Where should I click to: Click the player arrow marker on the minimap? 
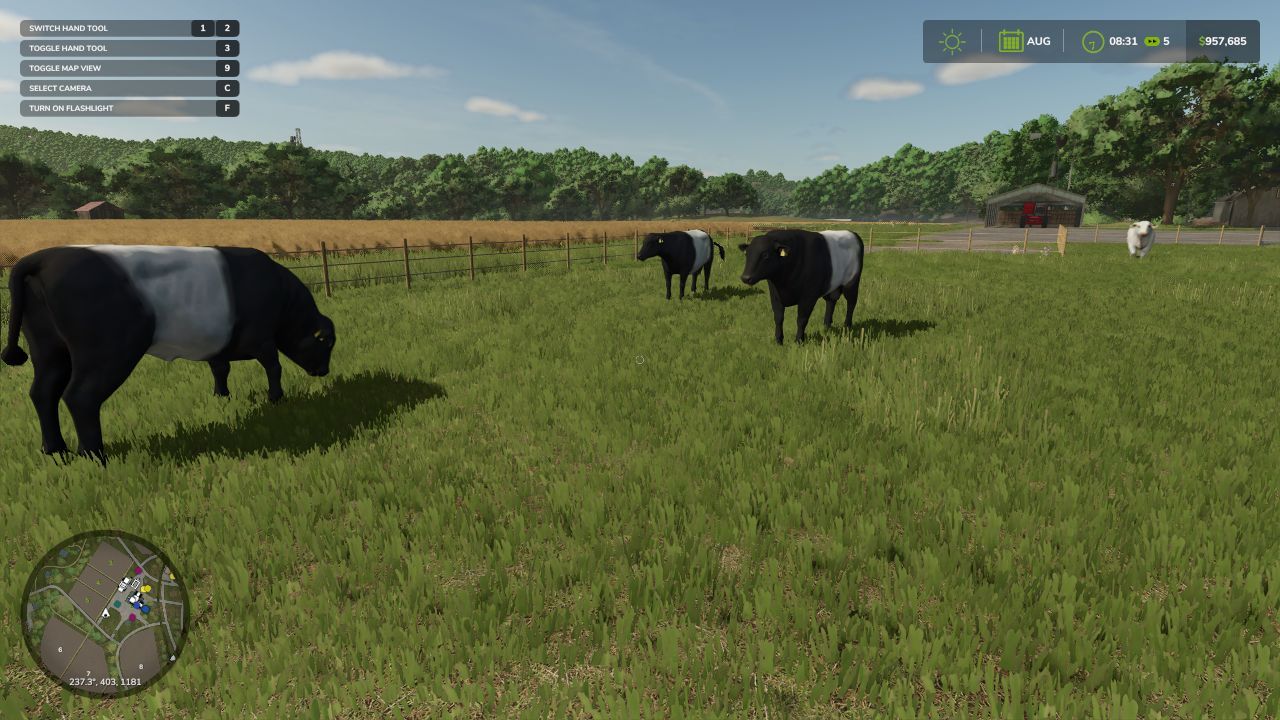click(x=106, y=613)
